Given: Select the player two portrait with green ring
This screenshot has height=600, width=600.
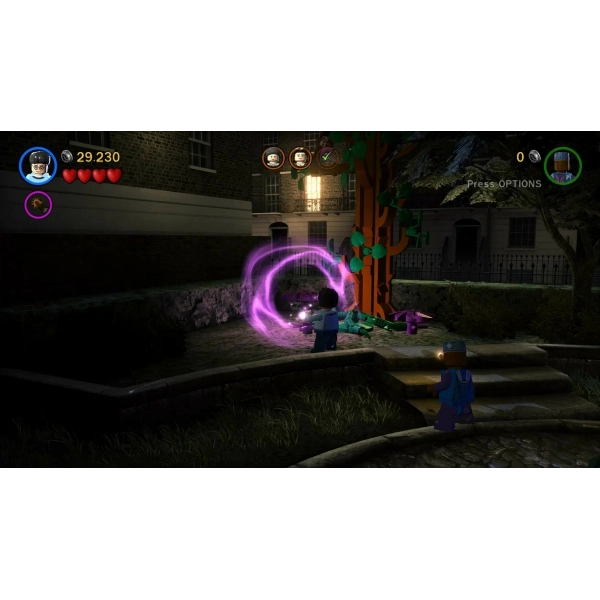Looking at the screenshot, I should [x=562, y=165].
